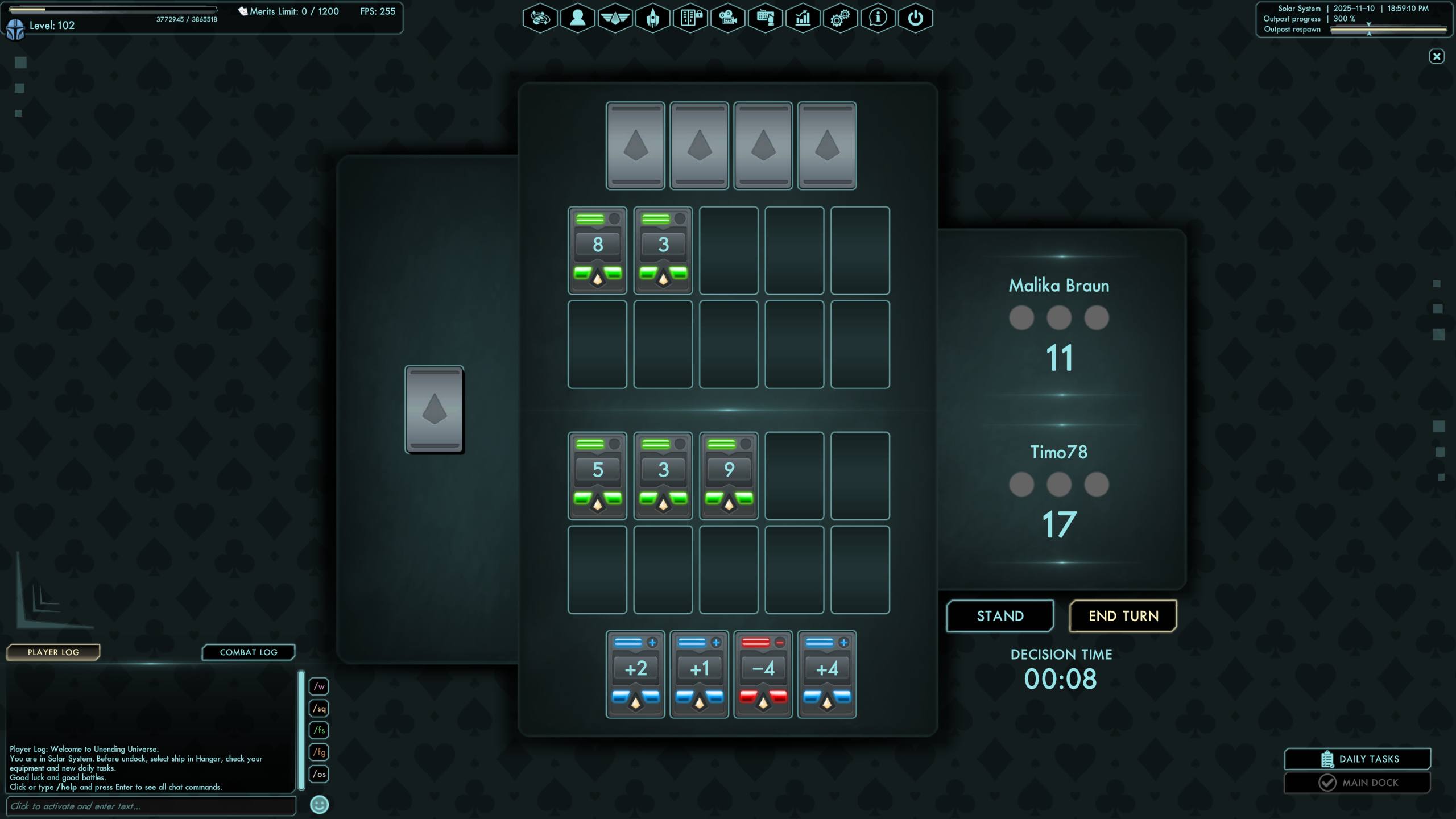Show the bar chart statistics screen

coord(803,18)
